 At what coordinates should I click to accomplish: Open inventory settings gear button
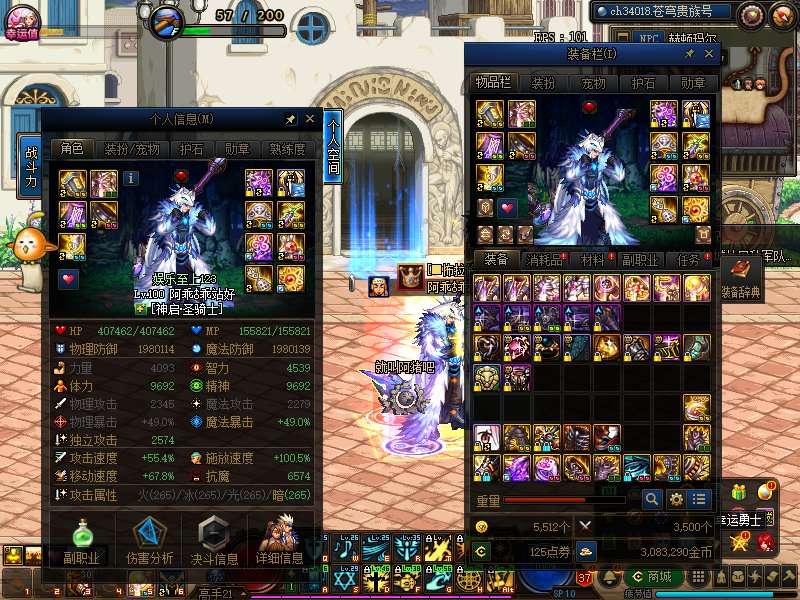(676, 498)
